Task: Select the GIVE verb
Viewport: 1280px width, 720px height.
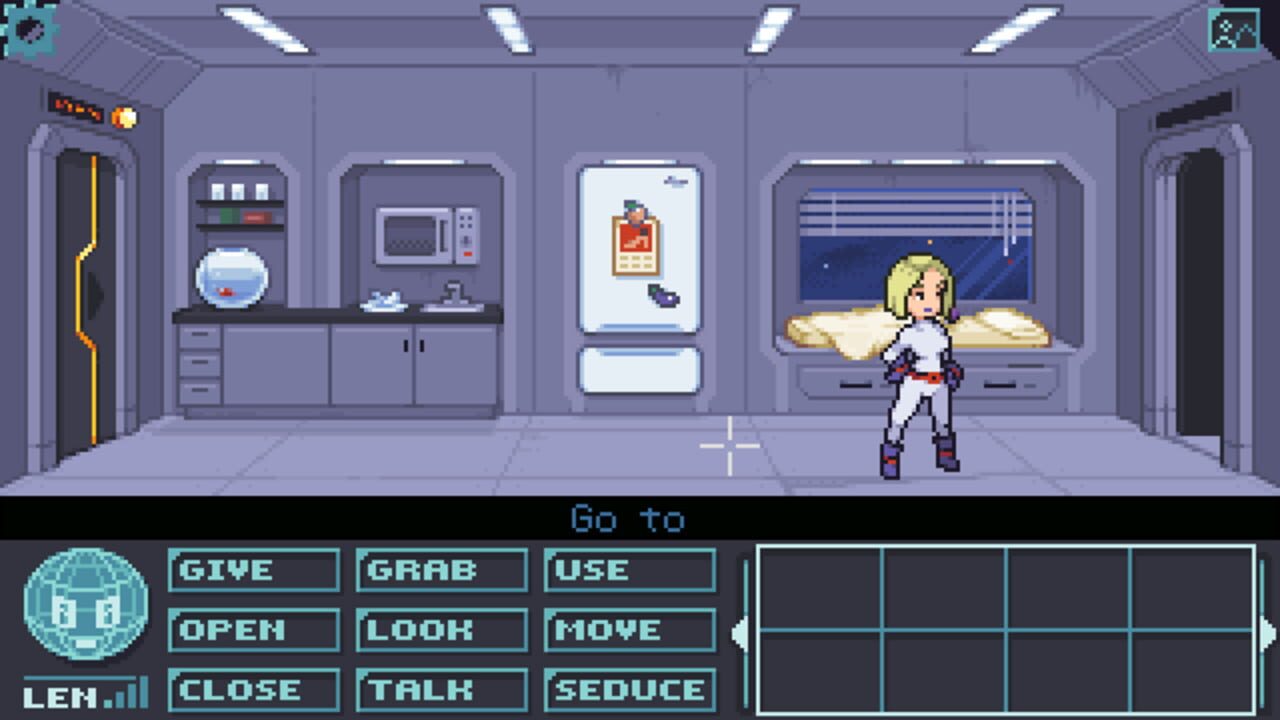Action: [x=253, y=570]
